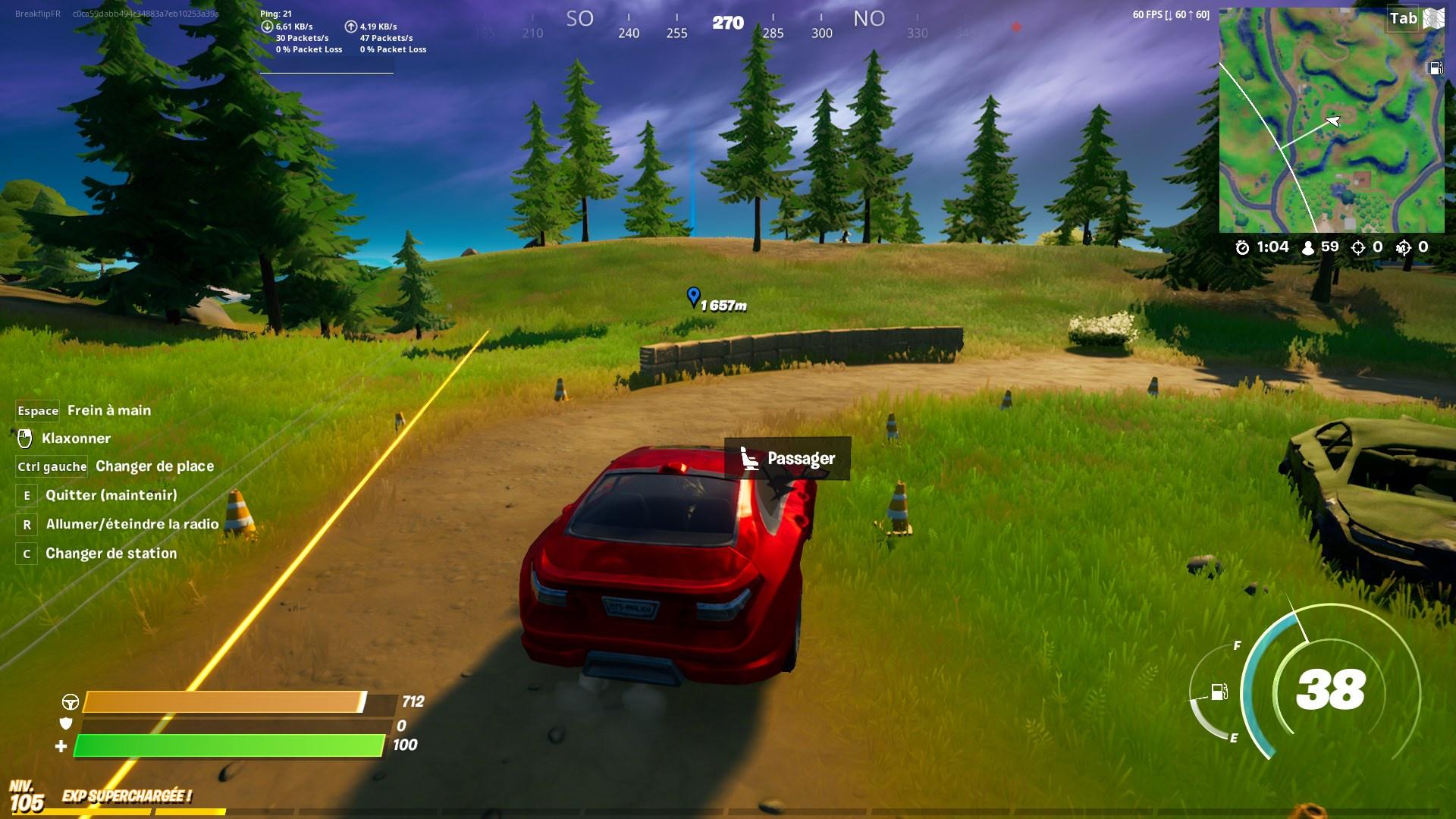The height and width of the screenshot is (819, 1456).
Task: Expand the Changer de station option
Action: (x=27, y=554)
